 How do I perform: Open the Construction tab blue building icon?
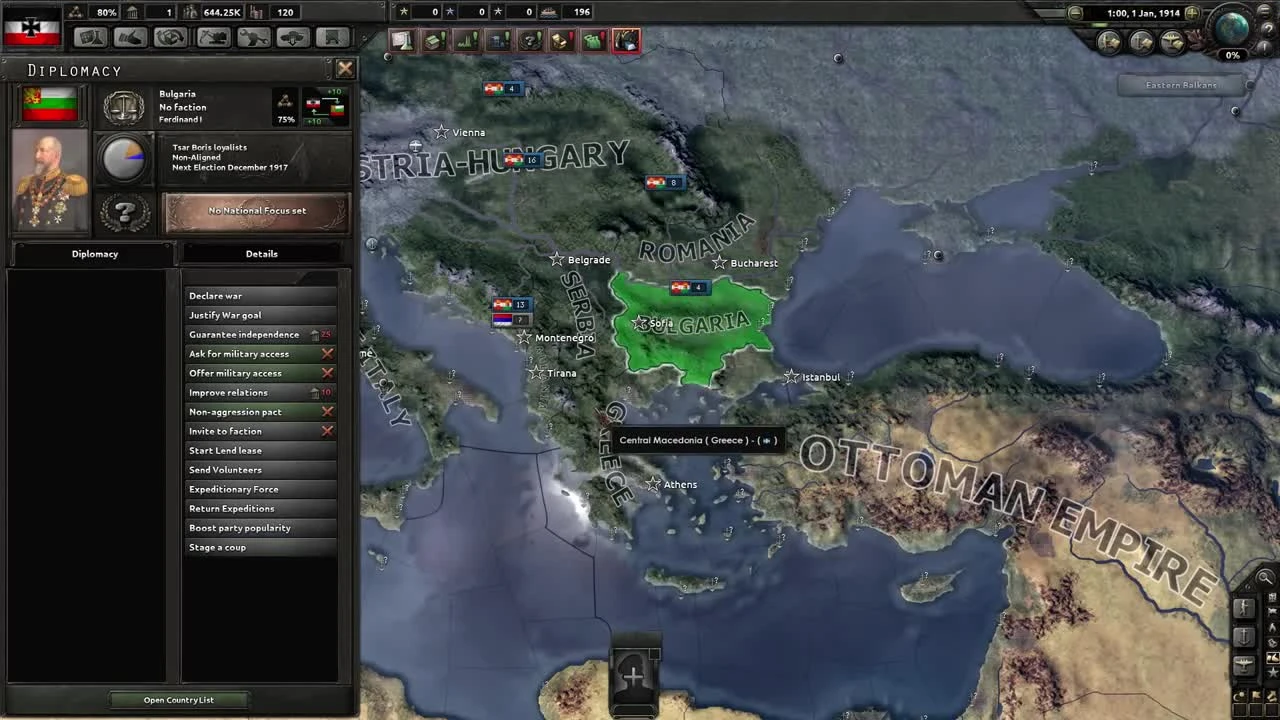click(498, 40)
